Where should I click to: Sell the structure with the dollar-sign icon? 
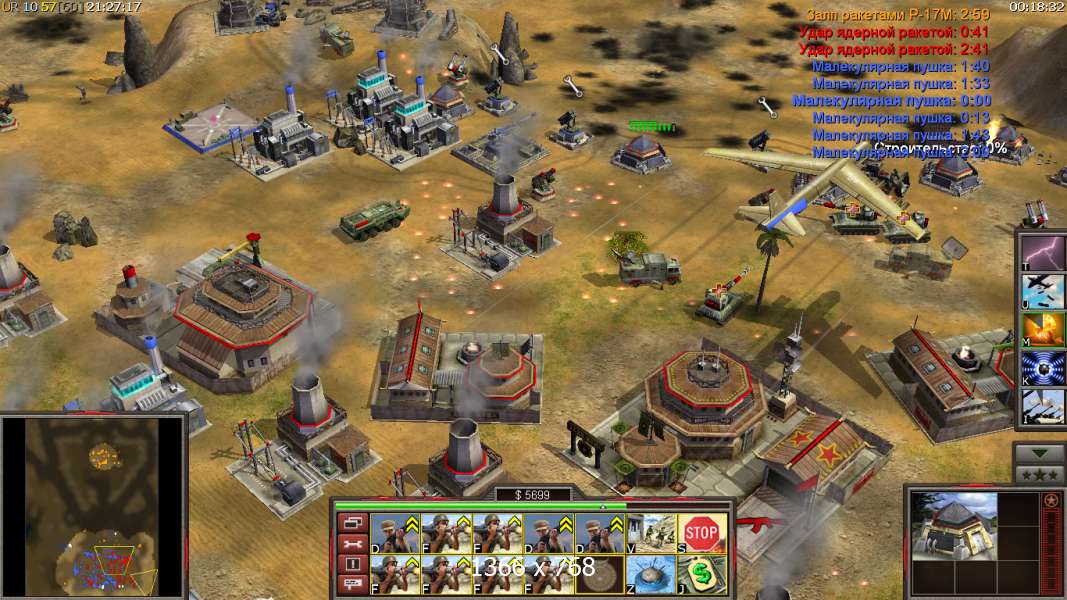tap(702, 575)
